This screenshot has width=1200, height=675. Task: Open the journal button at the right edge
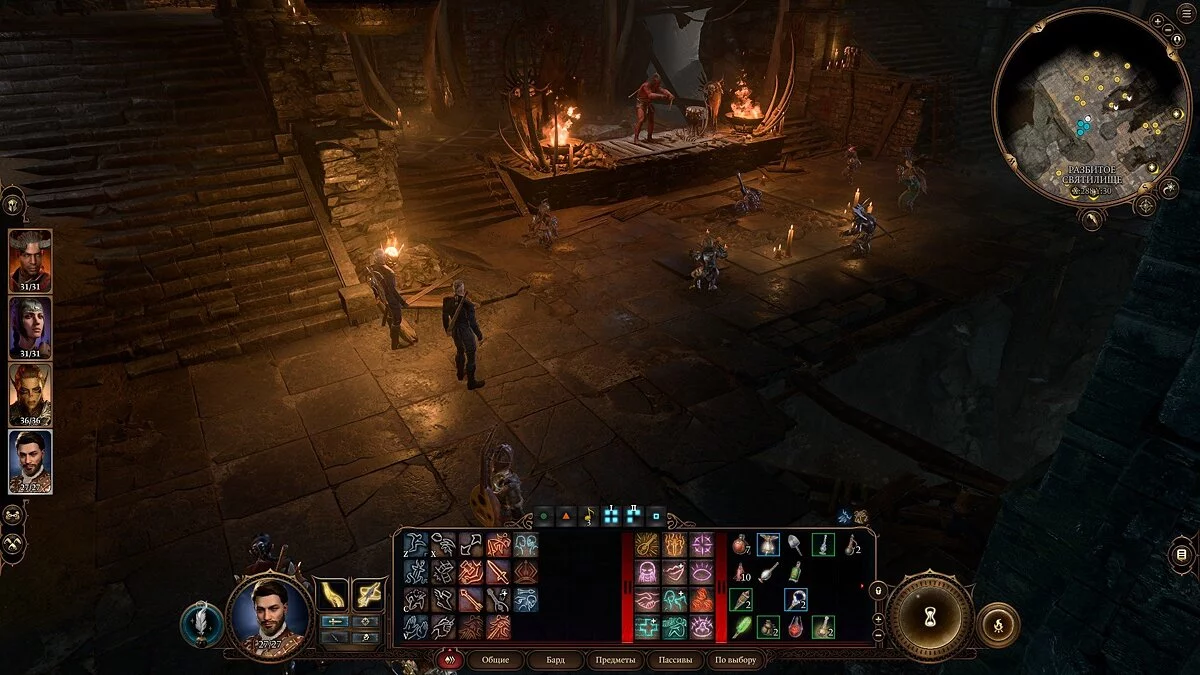click(x=1182, y=553)
